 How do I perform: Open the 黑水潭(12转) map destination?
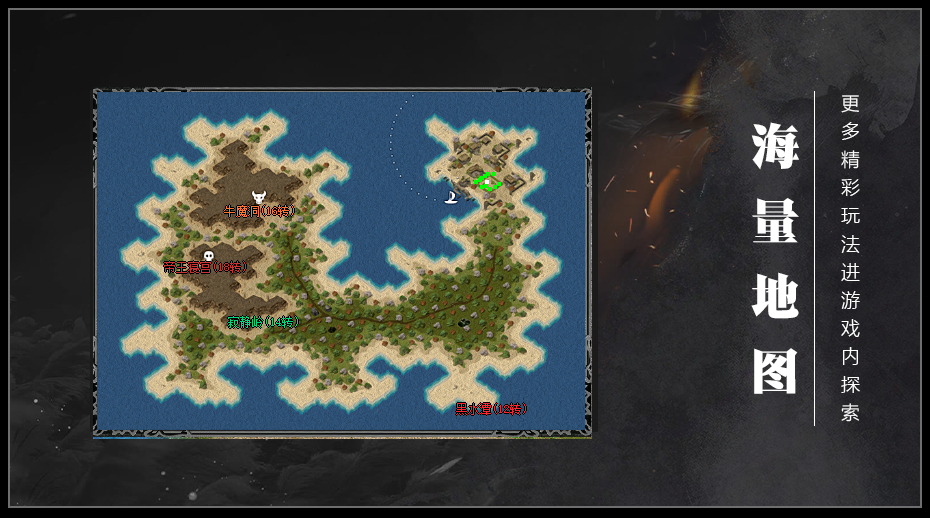tap(490, 408)
